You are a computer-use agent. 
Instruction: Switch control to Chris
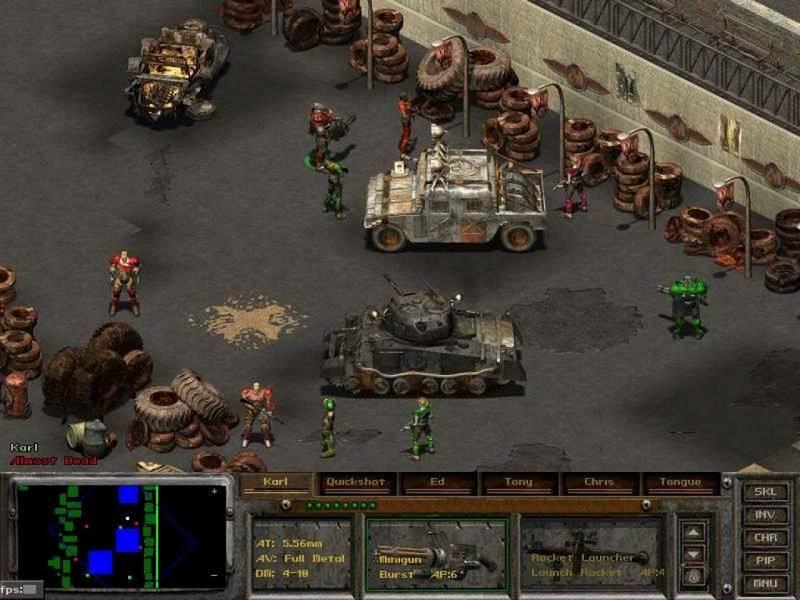point(599,483)
